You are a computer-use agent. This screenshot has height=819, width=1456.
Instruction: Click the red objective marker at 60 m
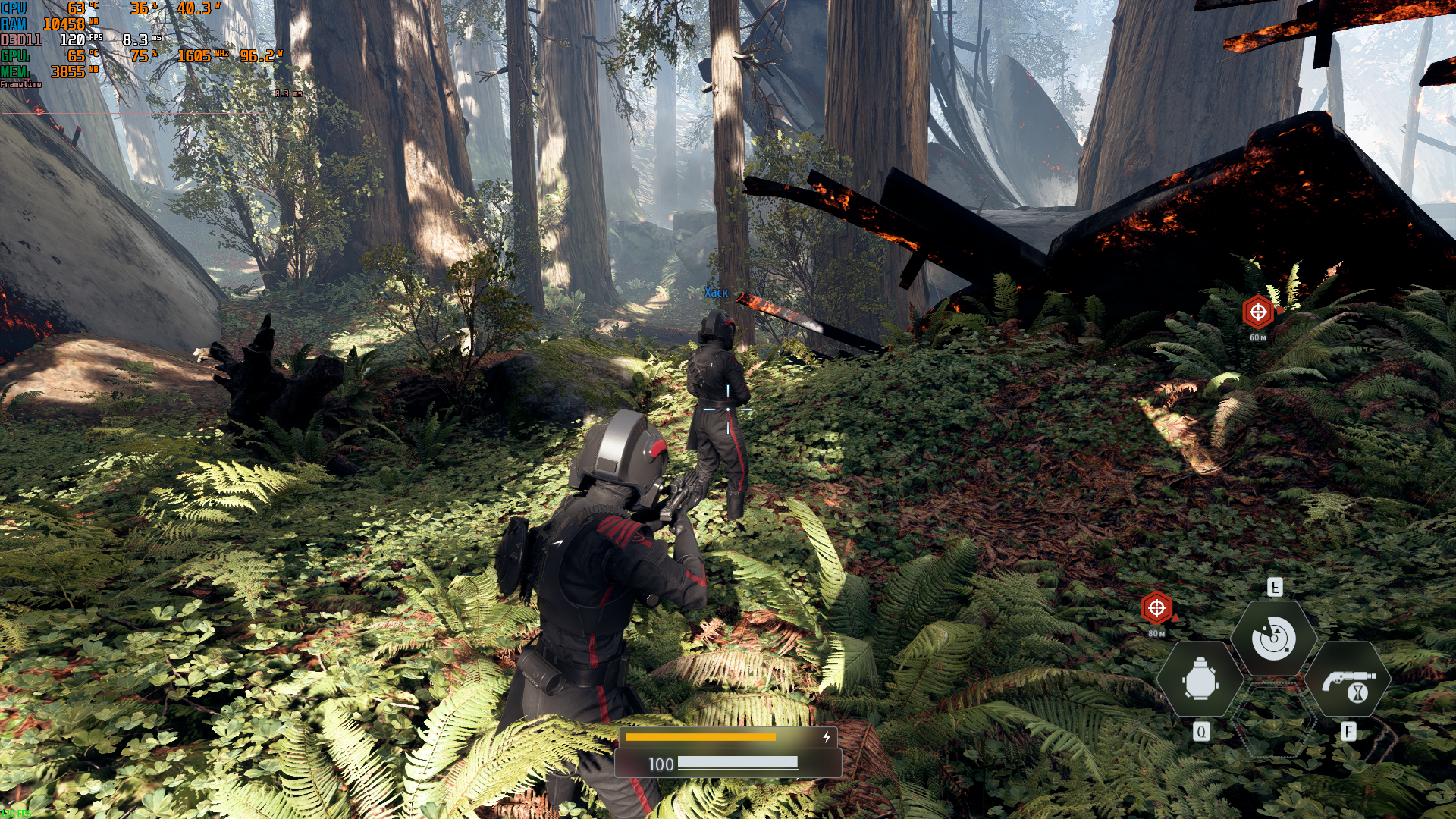point(1258,312)
